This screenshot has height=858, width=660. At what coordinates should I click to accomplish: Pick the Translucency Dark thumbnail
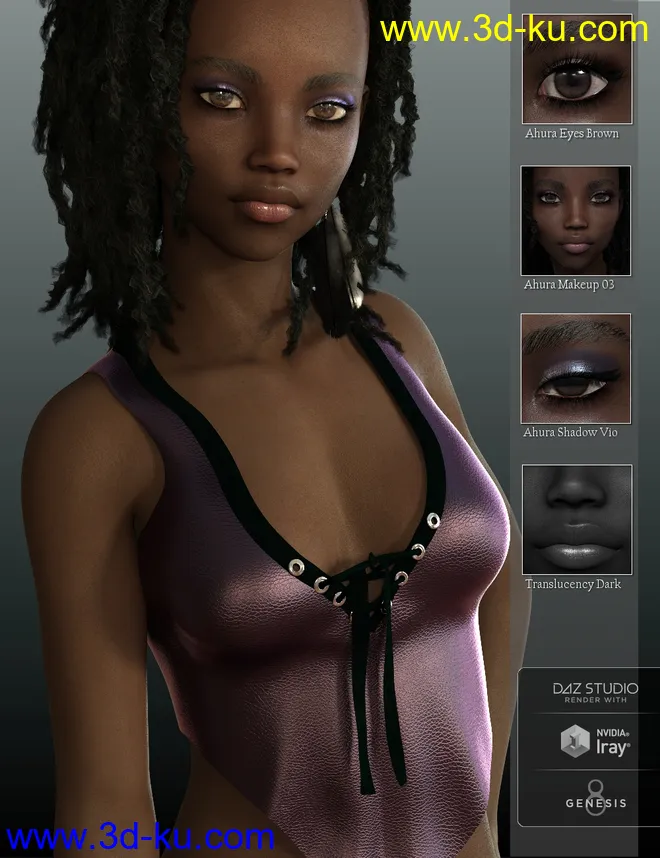pos(577,519)
